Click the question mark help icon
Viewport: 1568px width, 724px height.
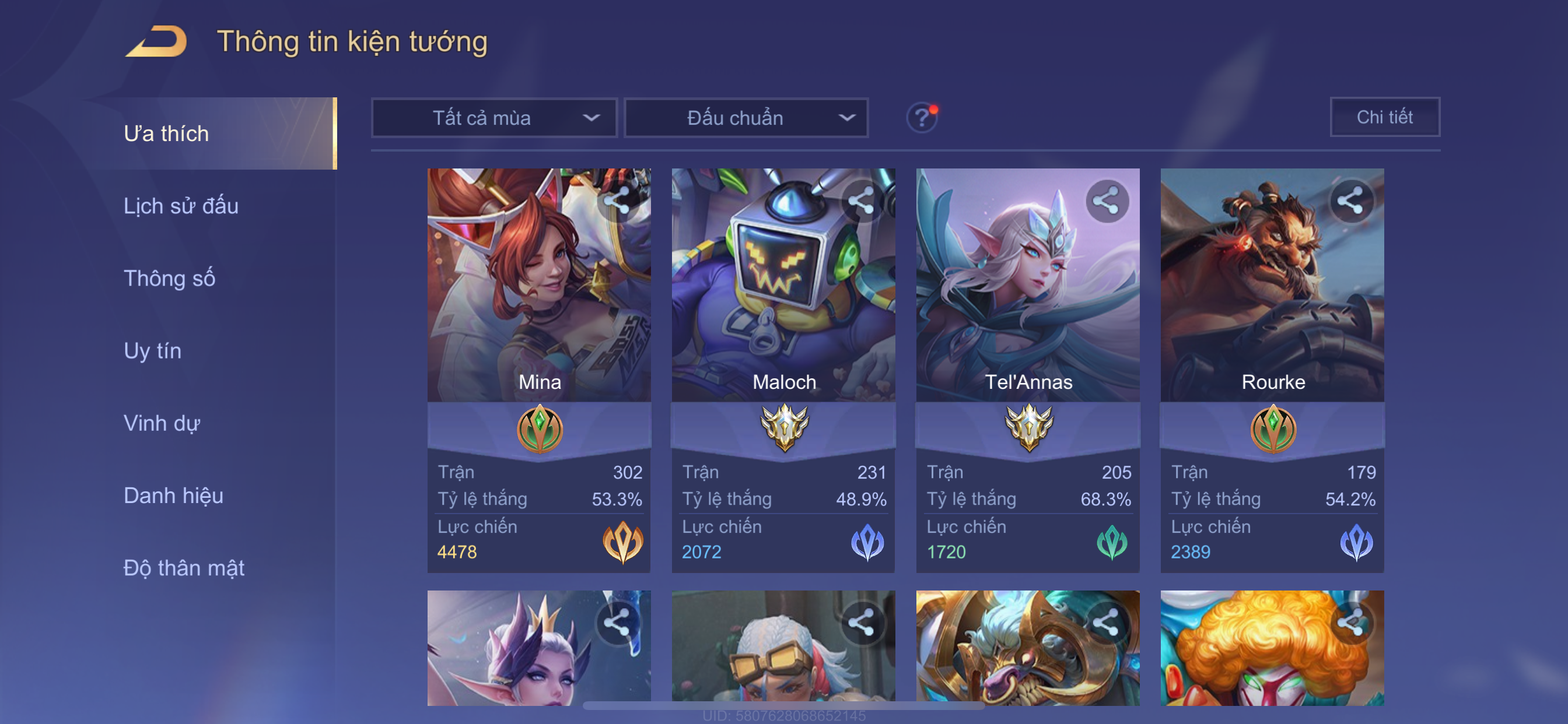pos(922,117)
